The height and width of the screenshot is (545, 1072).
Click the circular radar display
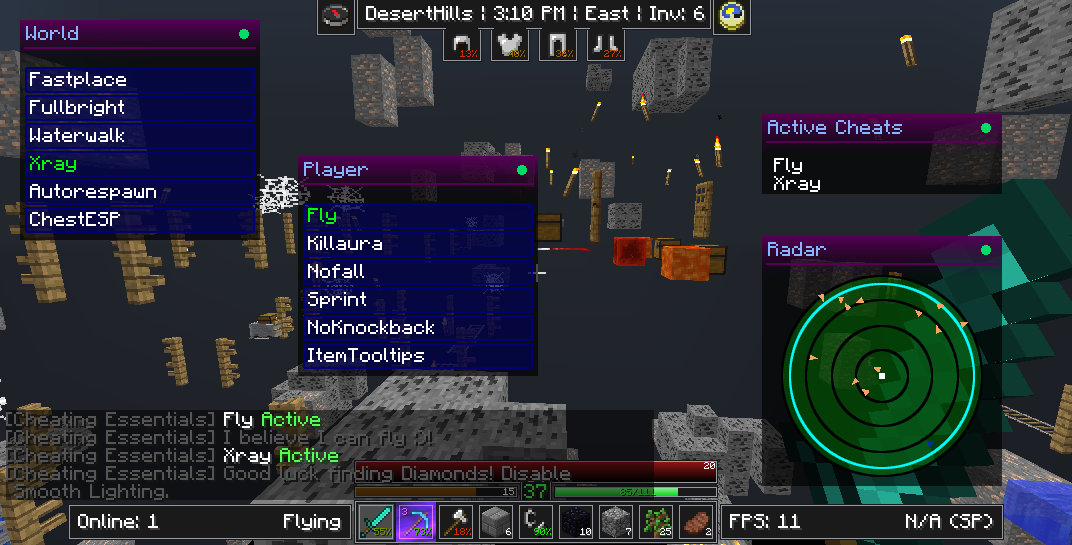[x=881, y=376]
